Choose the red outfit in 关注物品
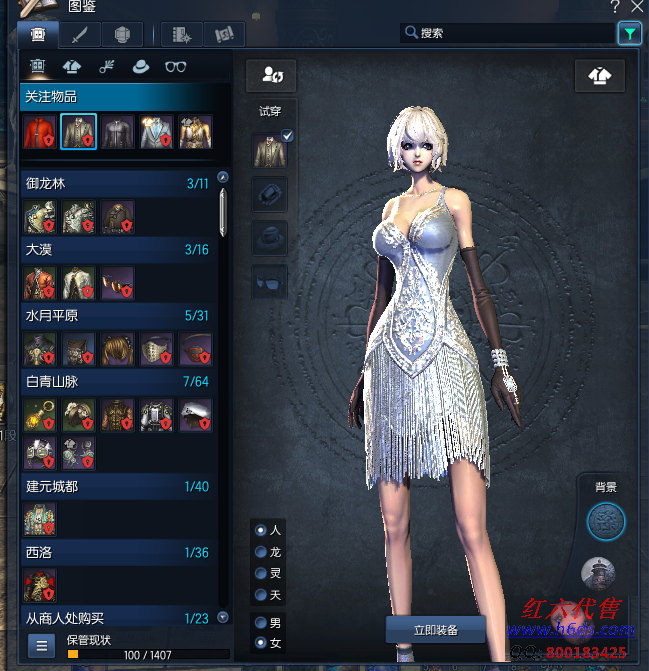The height and width of the screenshot is (671, 649). click(x=39, y=132)
